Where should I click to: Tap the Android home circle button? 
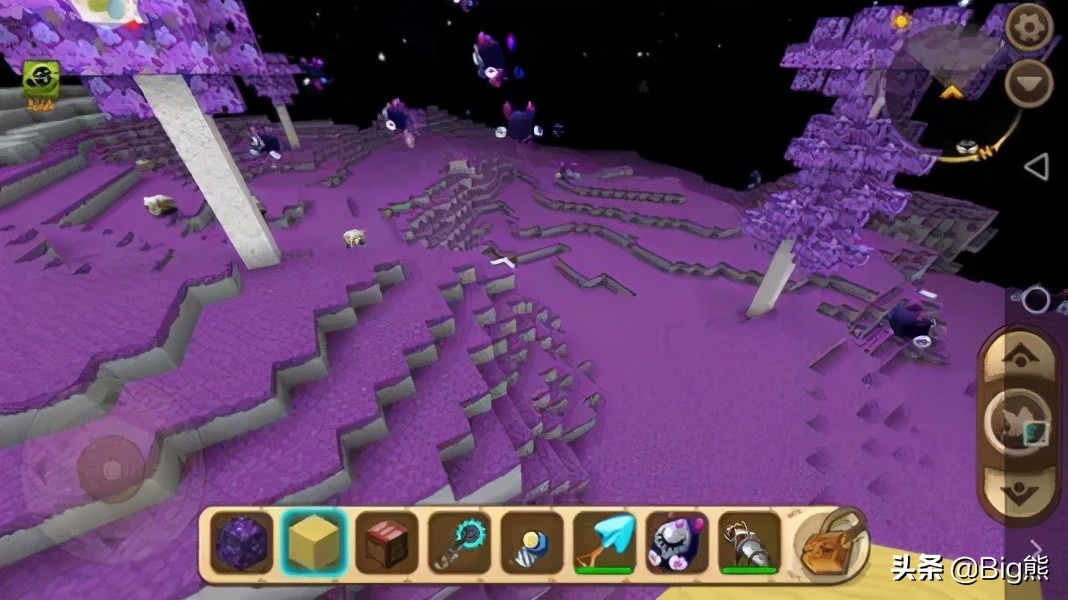point(1036,298)
